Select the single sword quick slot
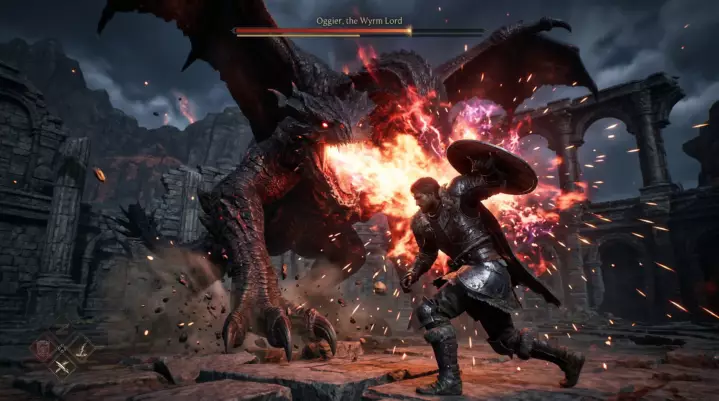 coord(81,349)
